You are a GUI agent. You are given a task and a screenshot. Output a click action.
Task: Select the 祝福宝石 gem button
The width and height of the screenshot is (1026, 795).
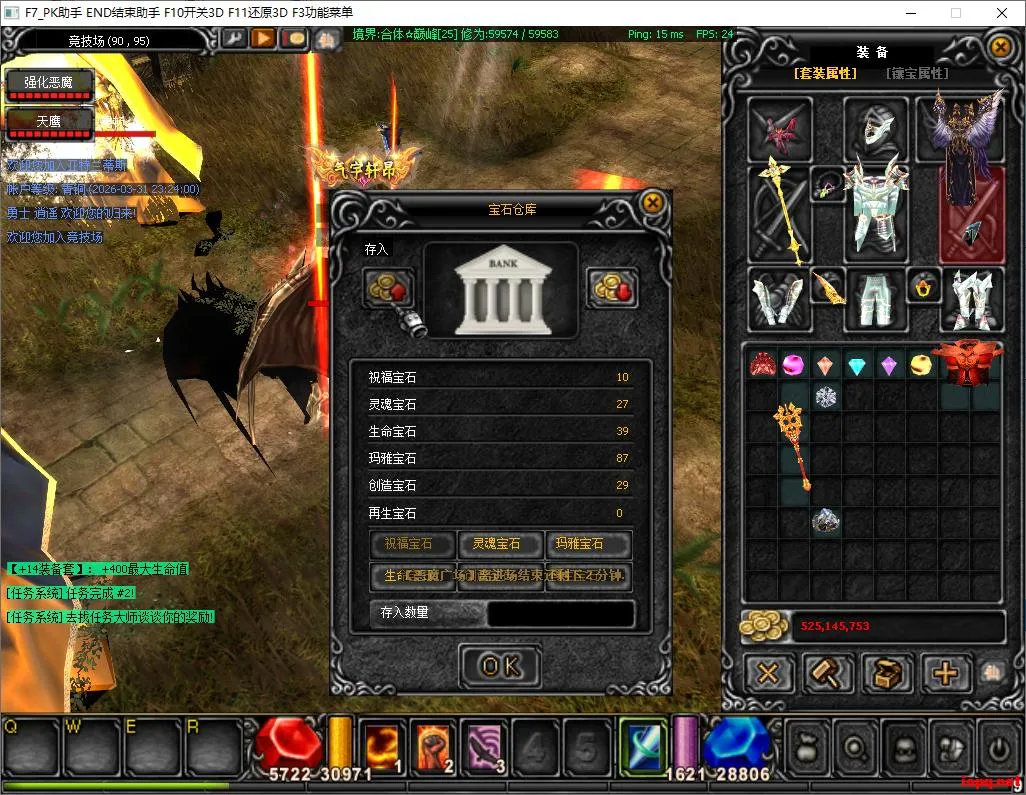click(x=413, y=544)
